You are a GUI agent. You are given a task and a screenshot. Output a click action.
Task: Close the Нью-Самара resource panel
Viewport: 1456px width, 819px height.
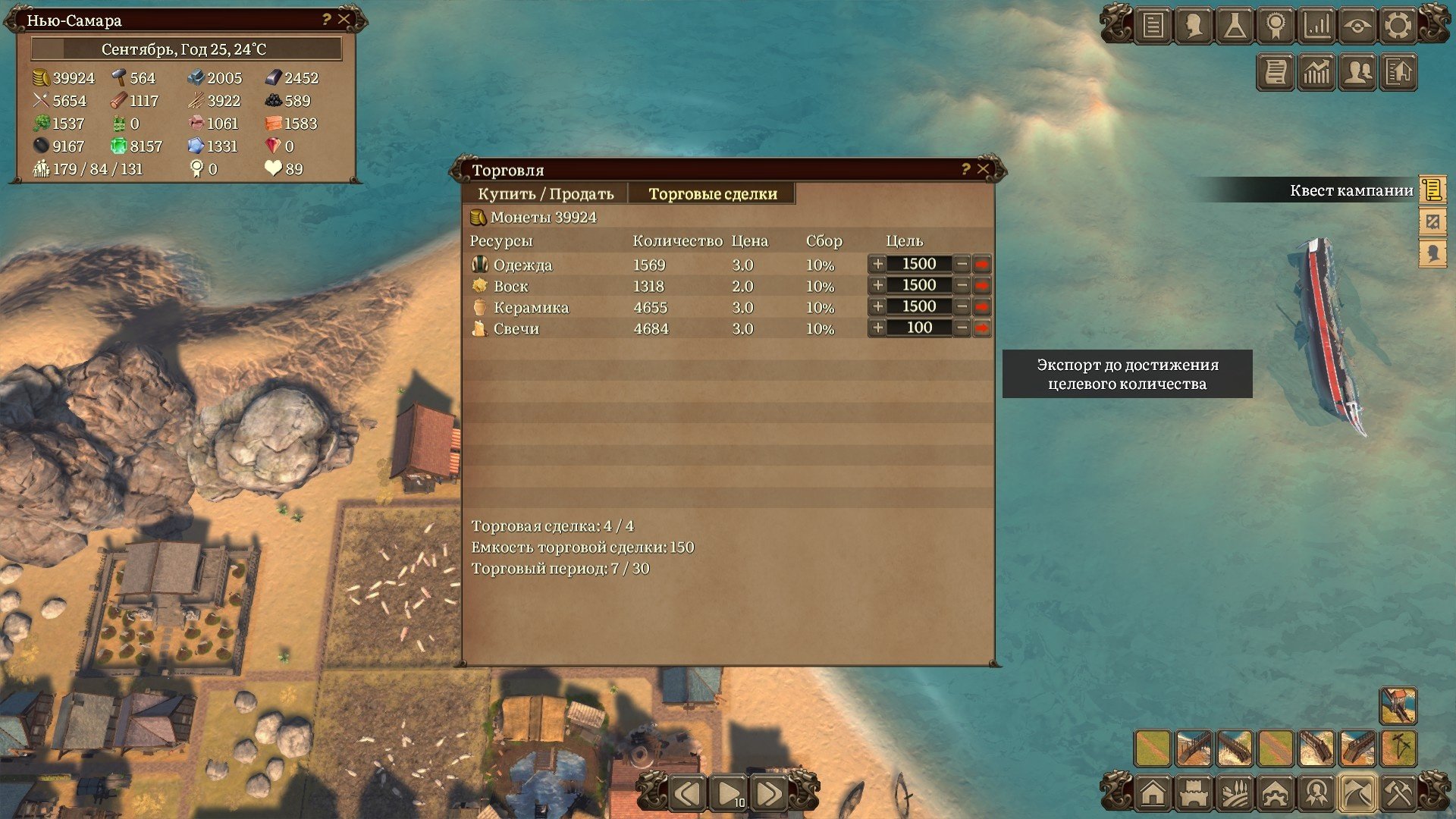(x=344, y=20)
